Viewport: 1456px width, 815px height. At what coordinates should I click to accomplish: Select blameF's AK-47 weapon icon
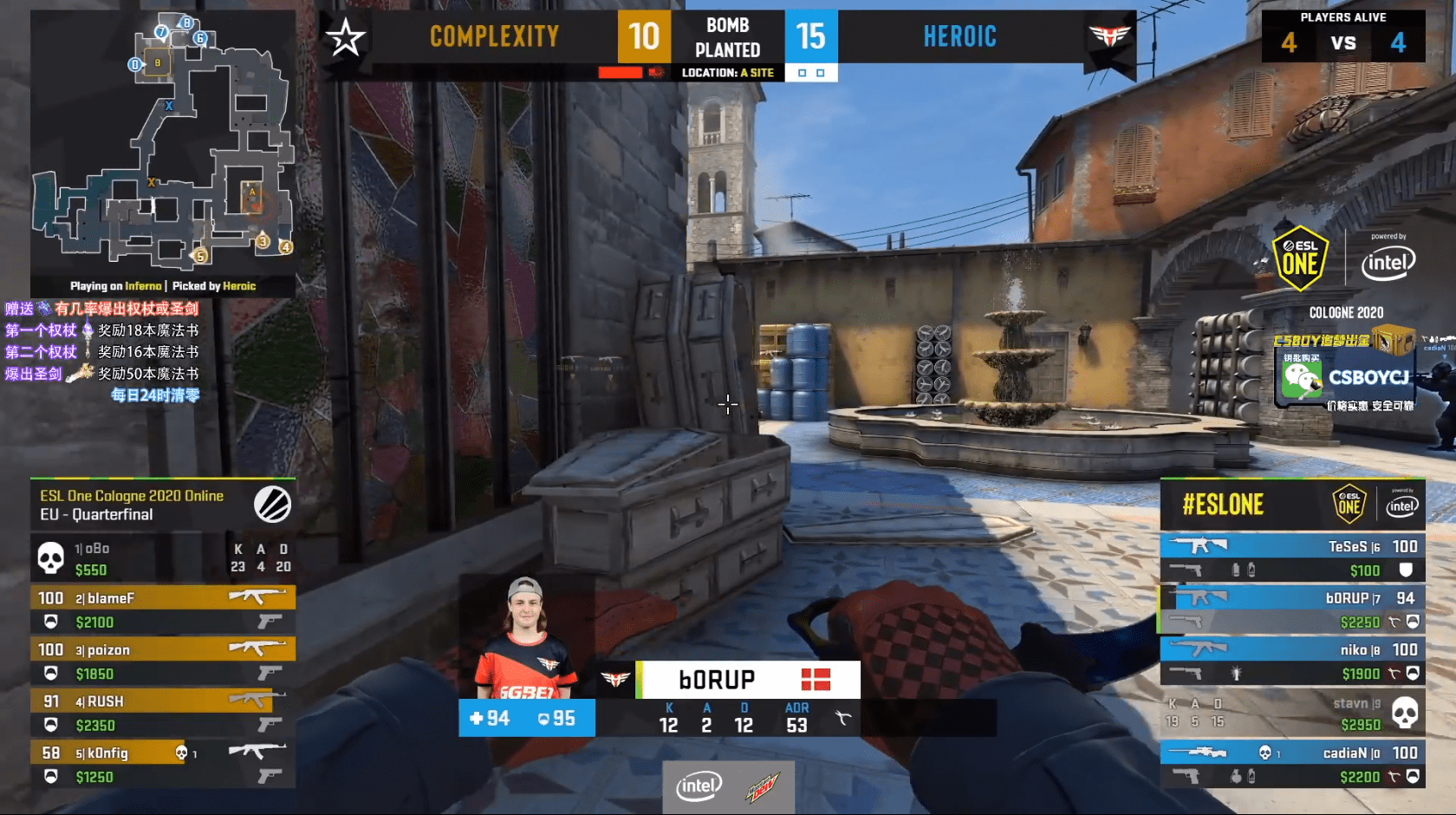click(x=257, y=597)
